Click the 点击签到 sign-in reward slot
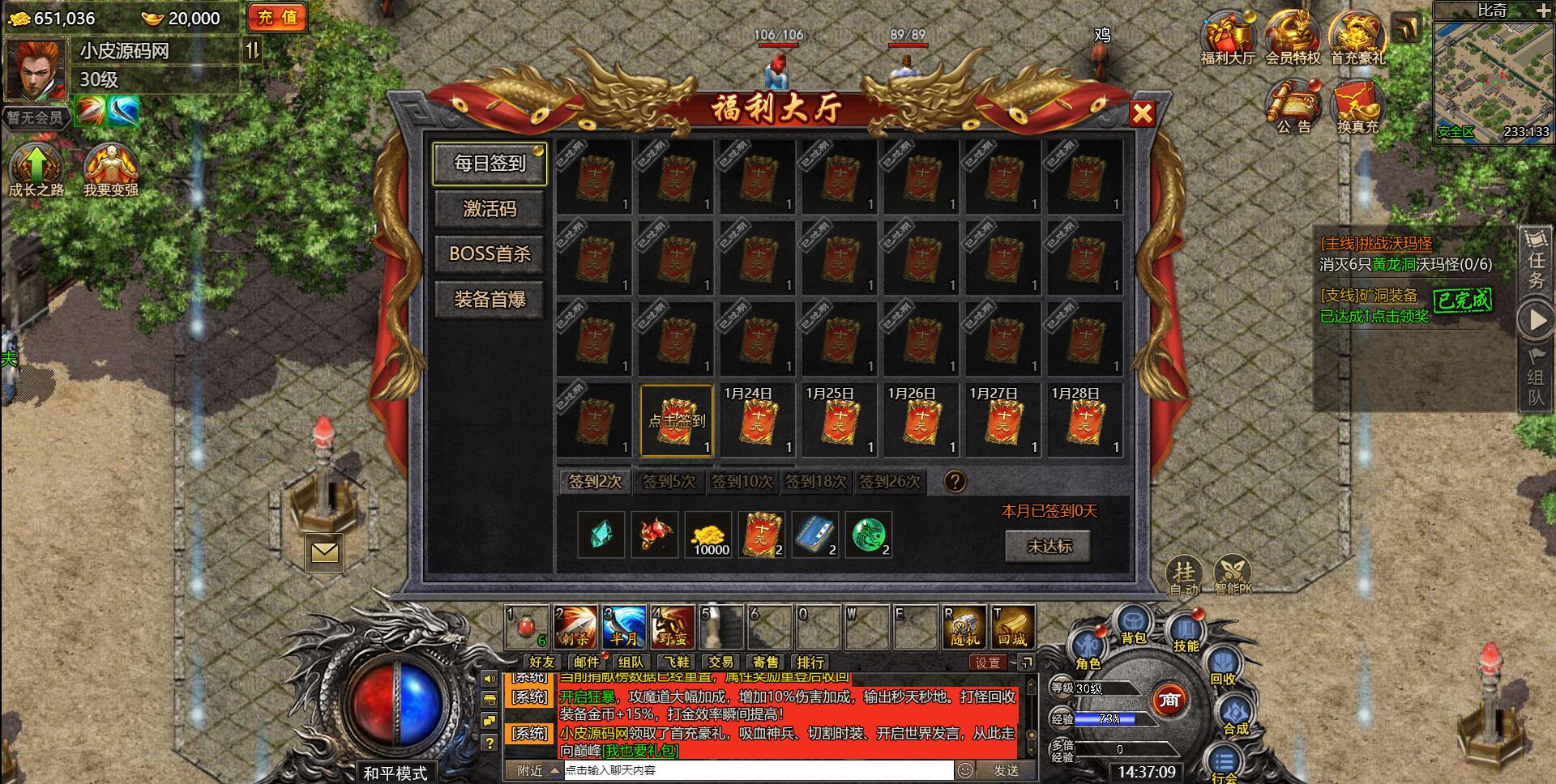Viewport: 1556px width, 784px height. tap(677, 421)
